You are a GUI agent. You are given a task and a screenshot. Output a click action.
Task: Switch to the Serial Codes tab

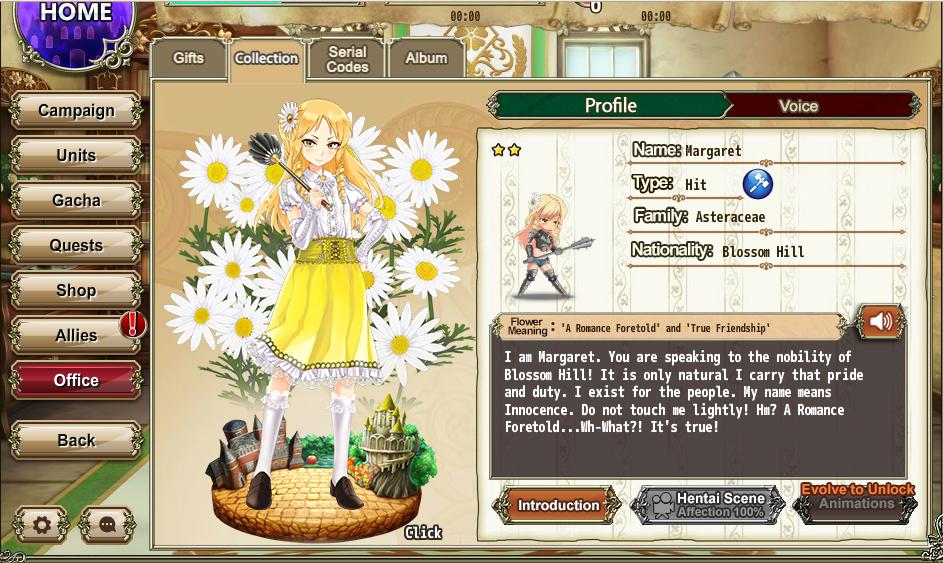coord(347,59)
